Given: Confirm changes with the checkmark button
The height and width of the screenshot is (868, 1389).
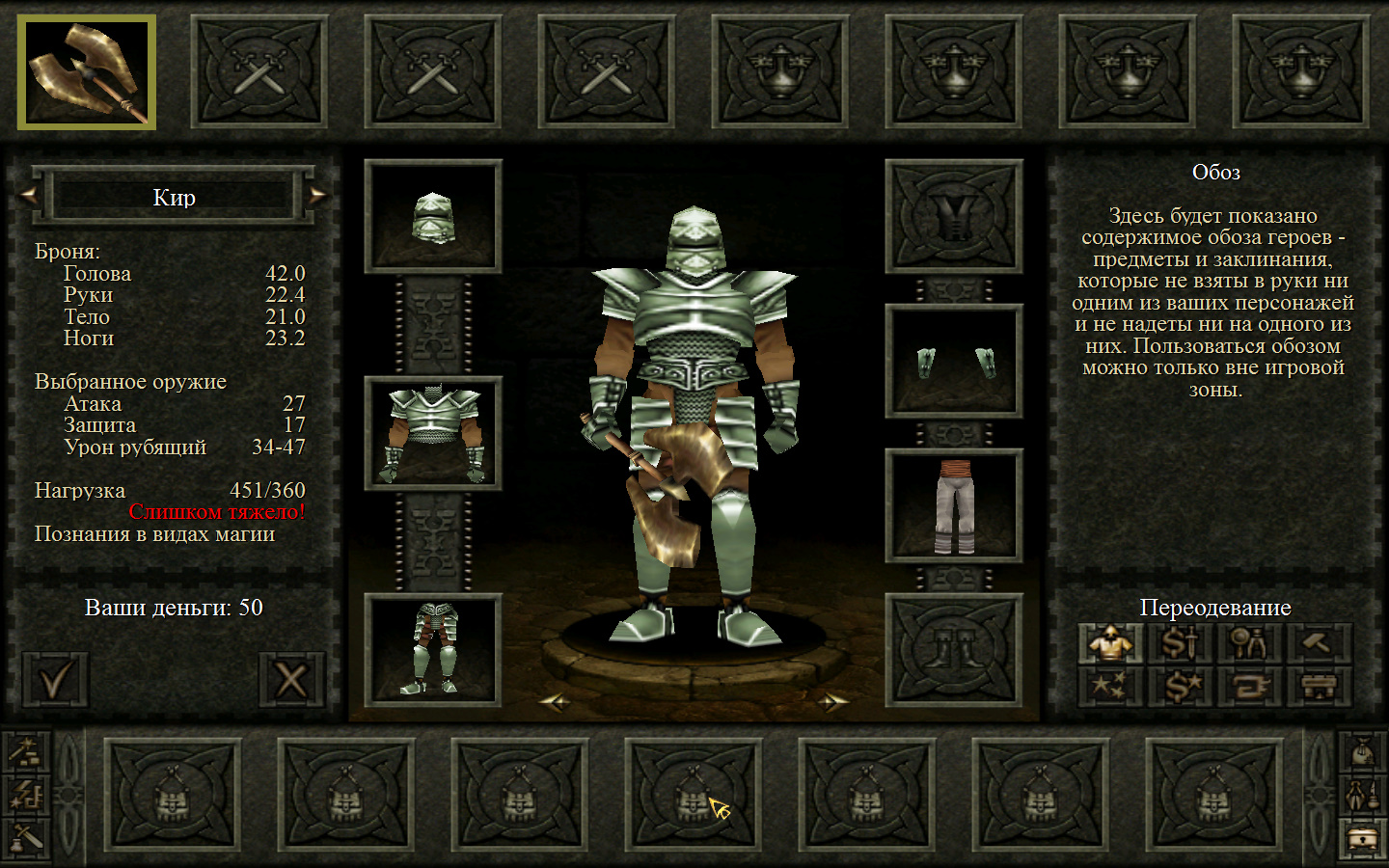Looking at the screenshot, I should pyautogui.click(x=55, y=679).
